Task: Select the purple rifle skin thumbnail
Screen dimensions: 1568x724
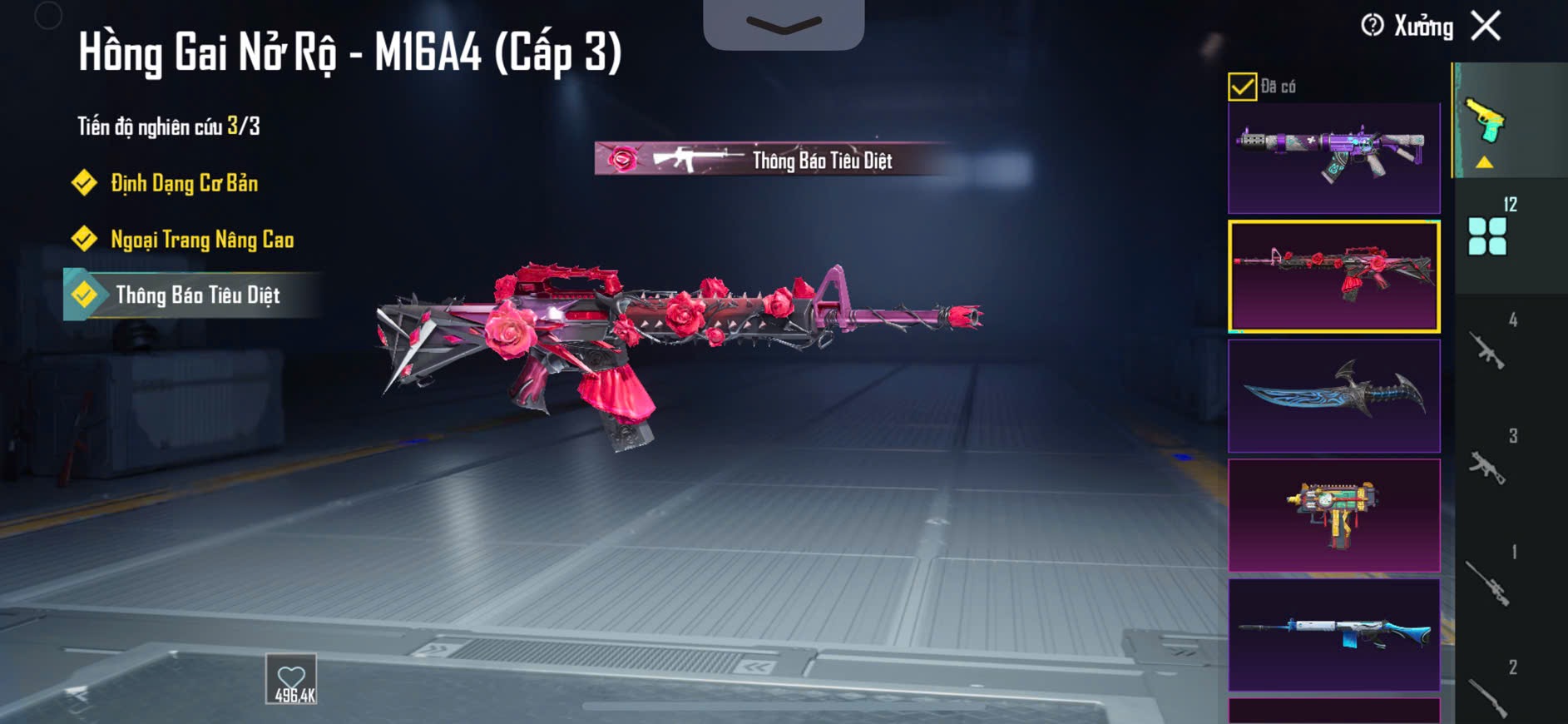Action: [1333, 156]
